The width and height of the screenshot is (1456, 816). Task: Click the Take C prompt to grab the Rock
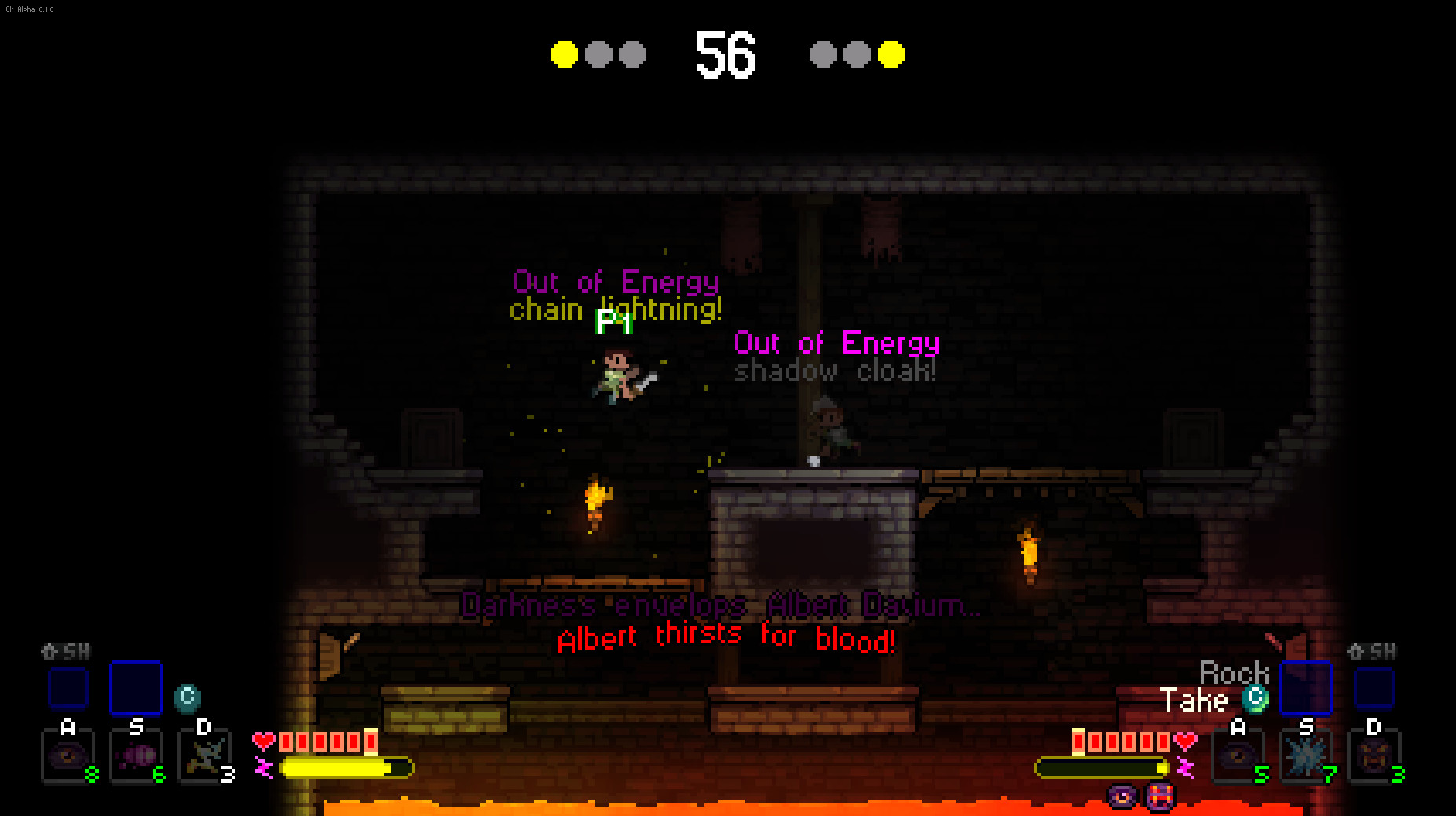point(1254,697)
